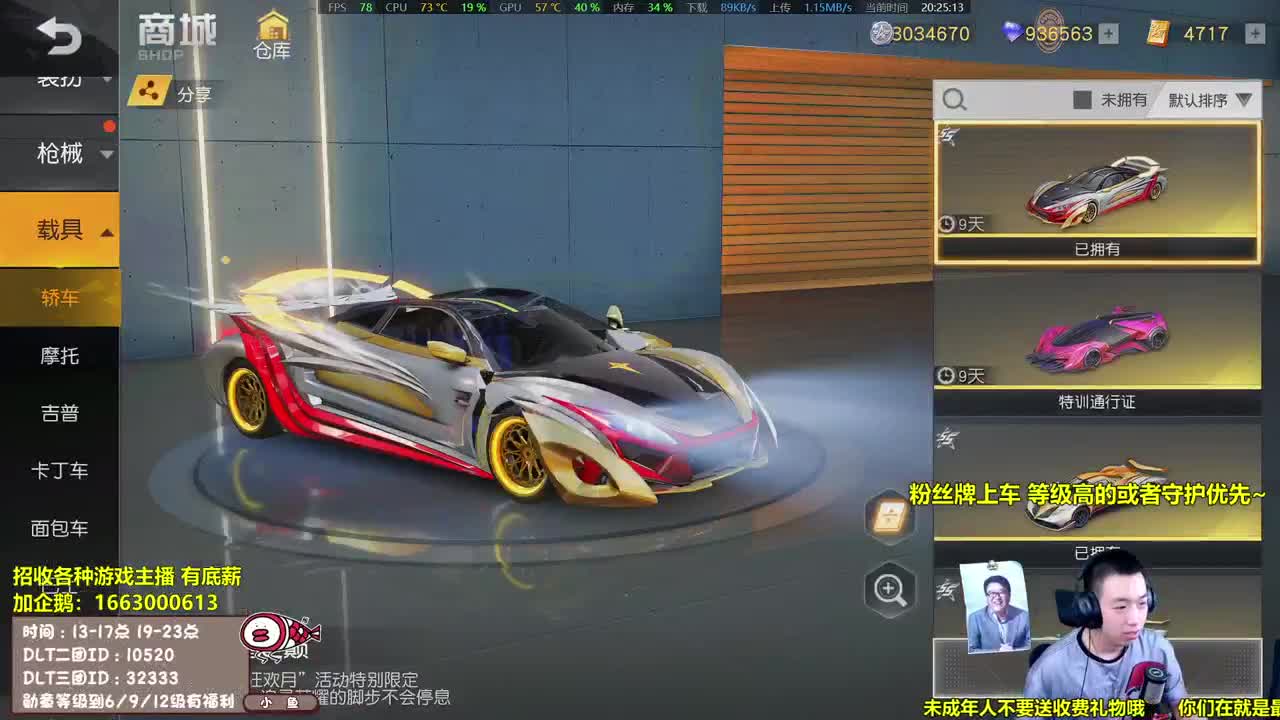Click the search magnifier in the vehicle panel
This screenshot has height=720, width=1280.
954,99
